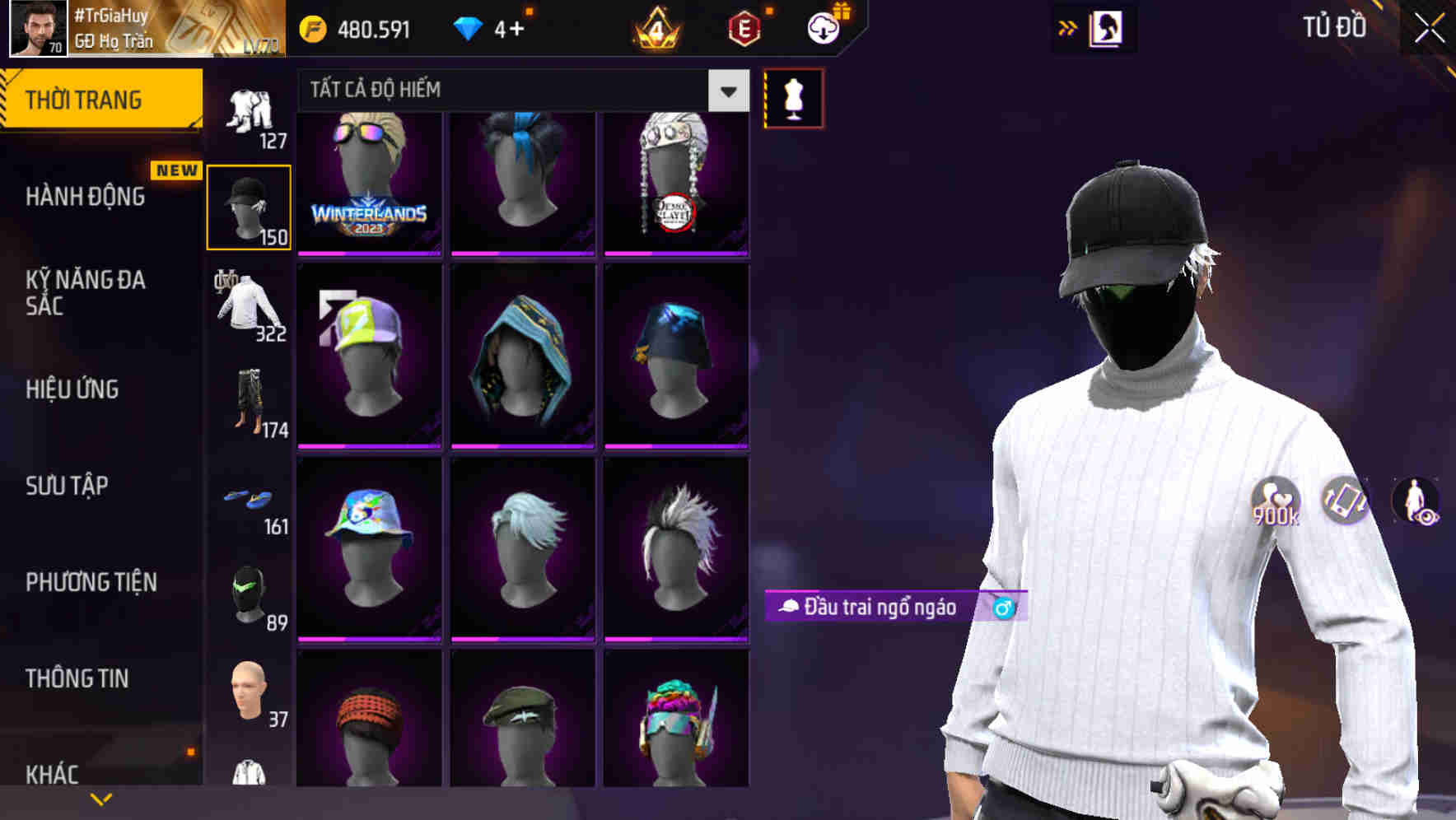Toggle the male gender symbol beside Đầu trai ngổ ngáo
Screen dimensions: 1456x820
[1001, 609]
